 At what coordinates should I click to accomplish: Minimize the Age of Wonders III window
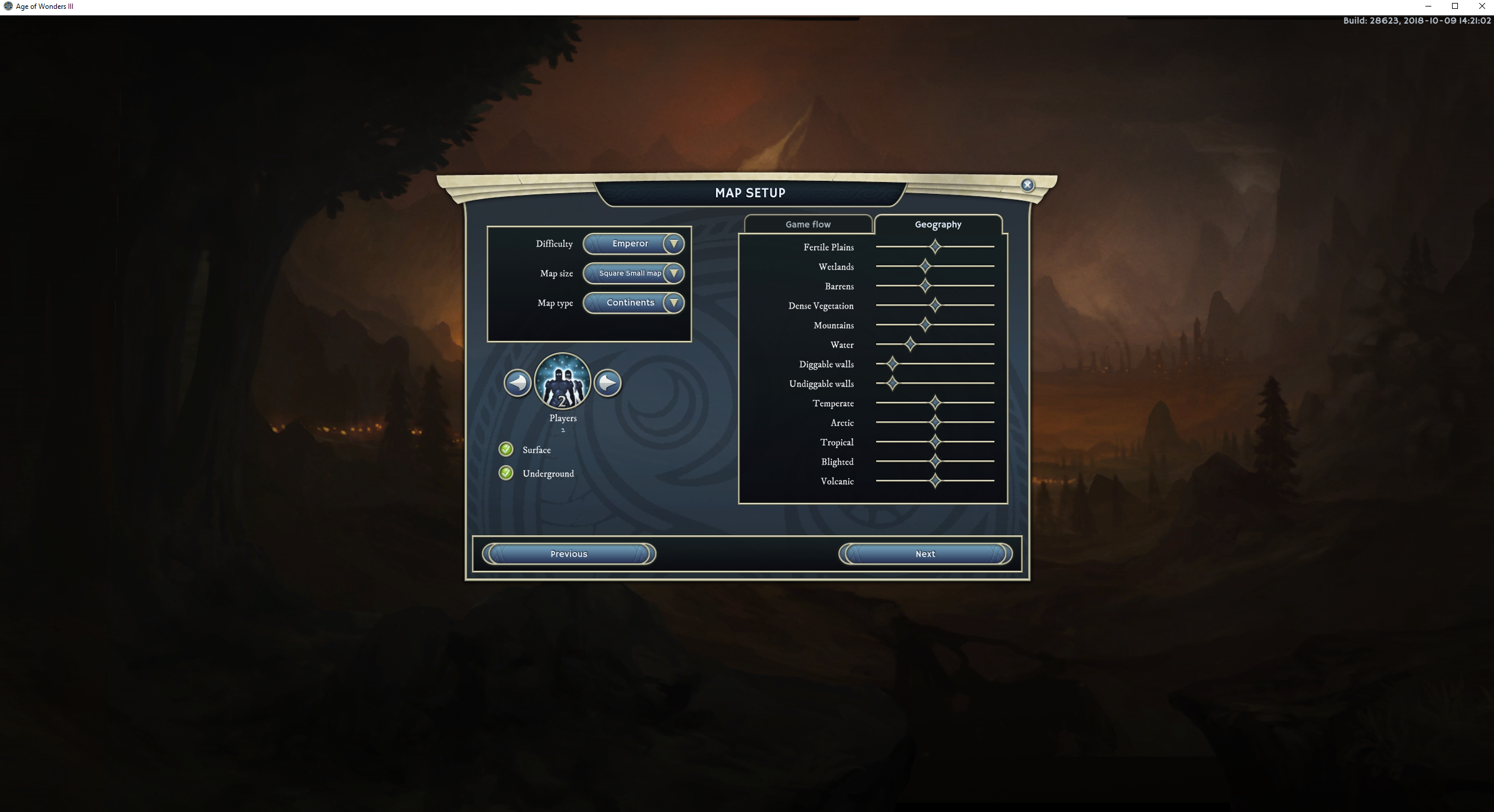click(1428, 7)
